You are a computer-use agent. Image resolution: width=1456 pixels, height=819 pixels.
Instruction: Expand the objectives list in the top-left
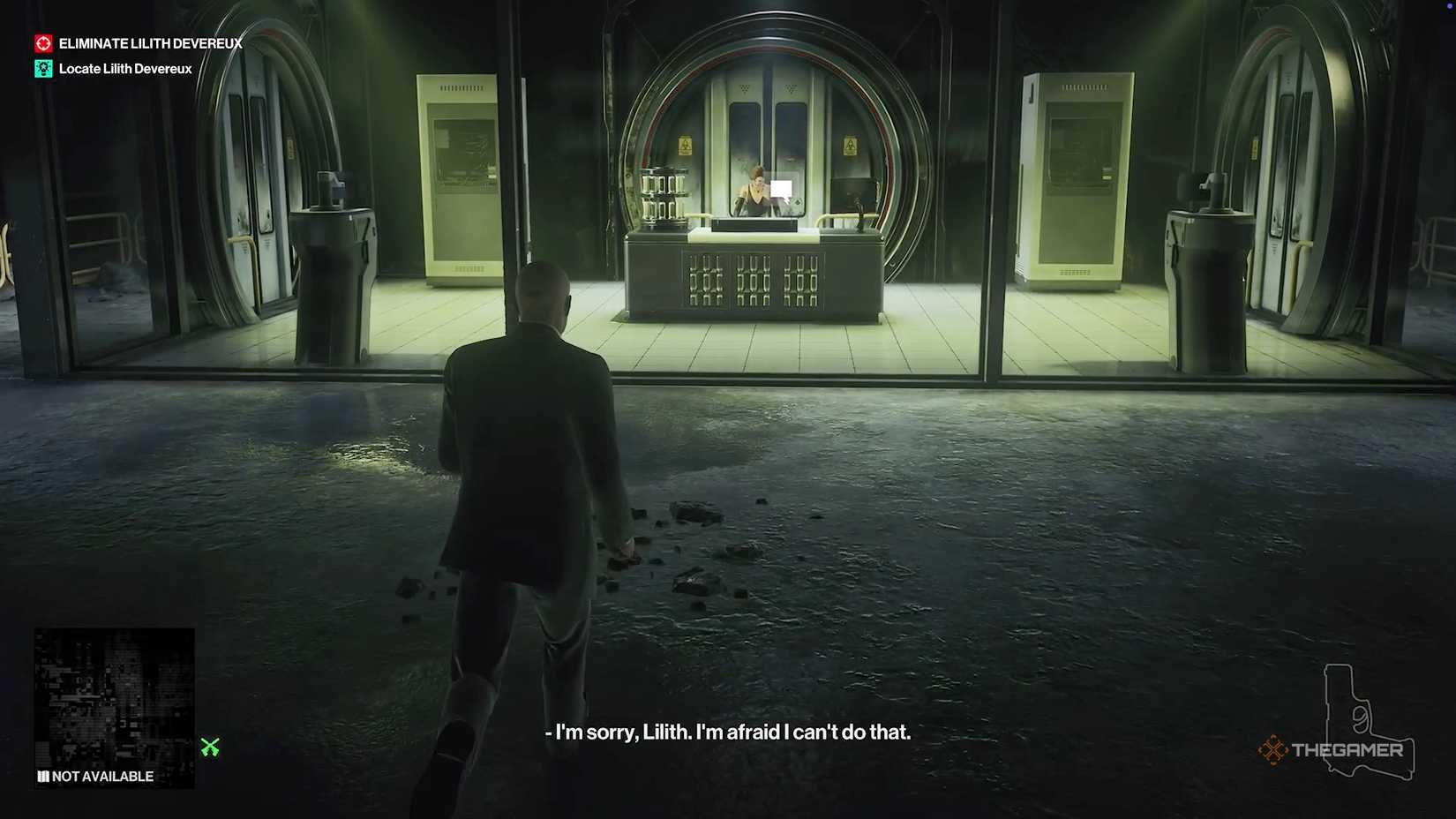tap(137, 55)
